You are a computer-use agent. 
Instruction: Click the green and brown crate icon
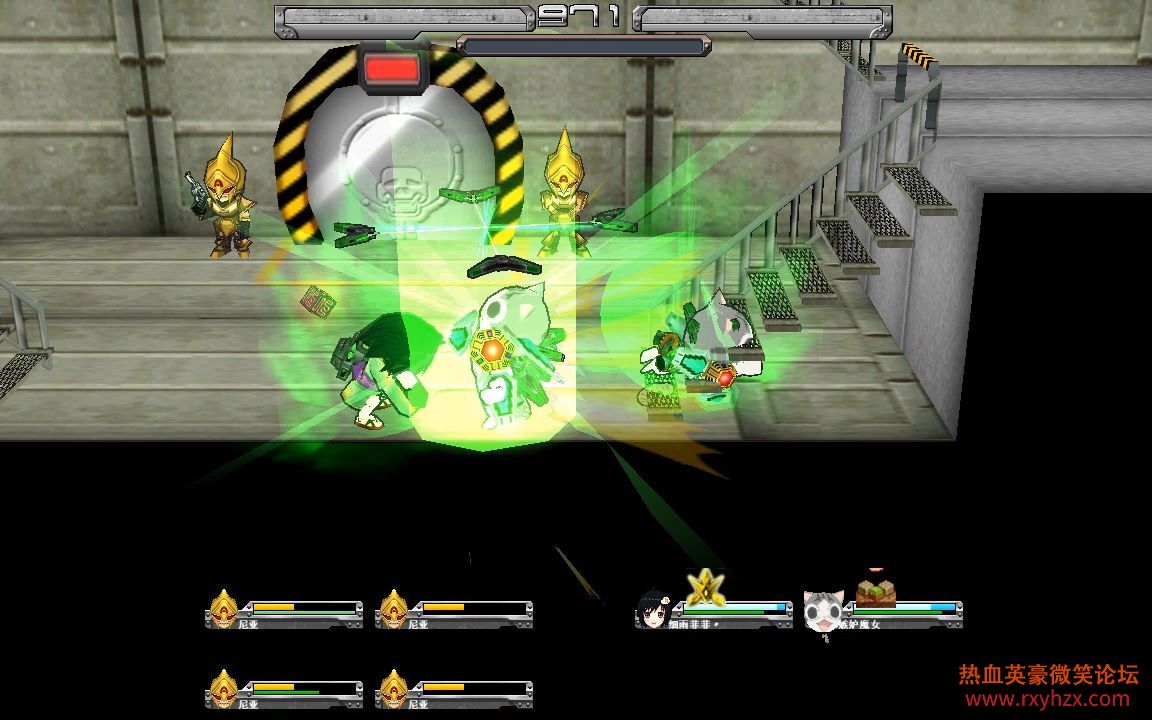point(874,592)
